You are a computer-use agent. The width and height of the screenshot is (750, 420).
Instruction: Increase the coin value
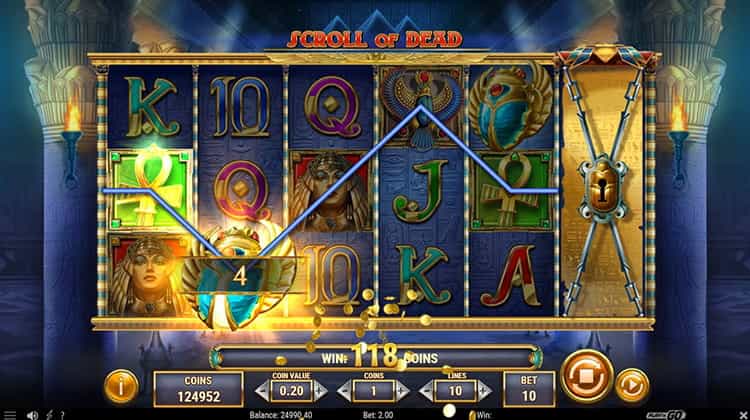pos(319,391)
